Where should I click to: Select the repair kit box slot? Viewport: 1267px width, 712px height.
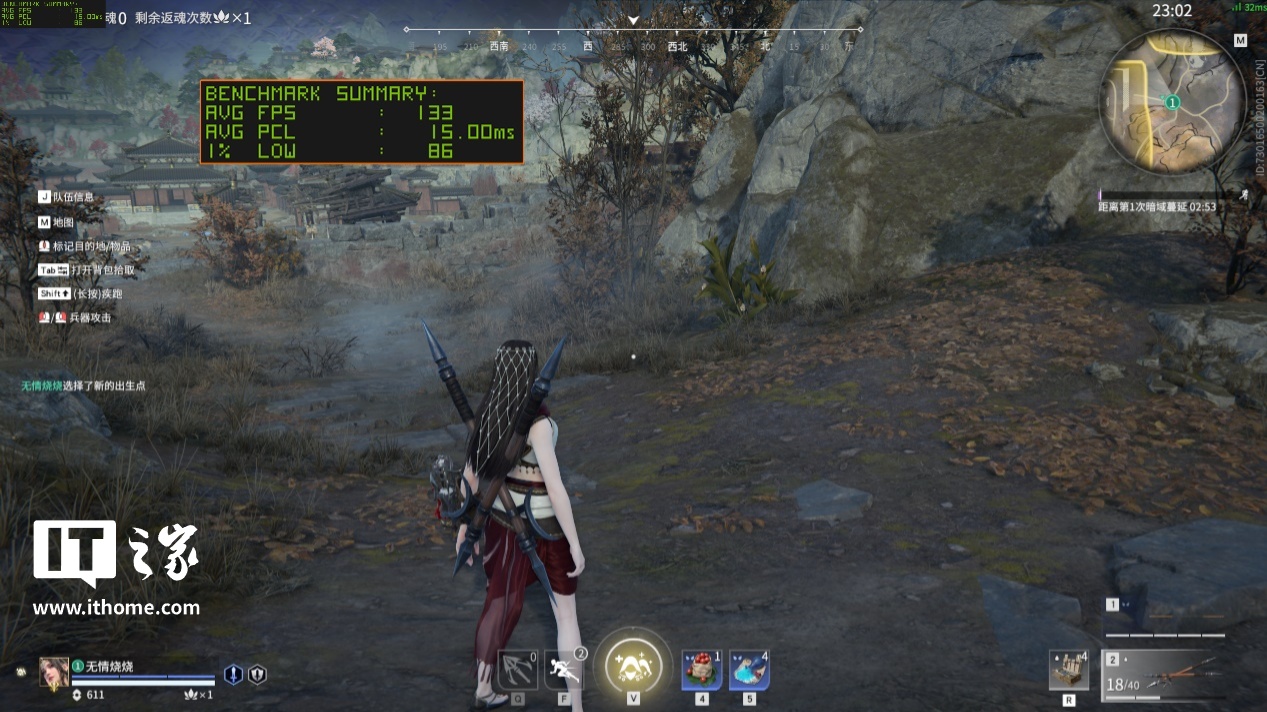(1069, 670)
